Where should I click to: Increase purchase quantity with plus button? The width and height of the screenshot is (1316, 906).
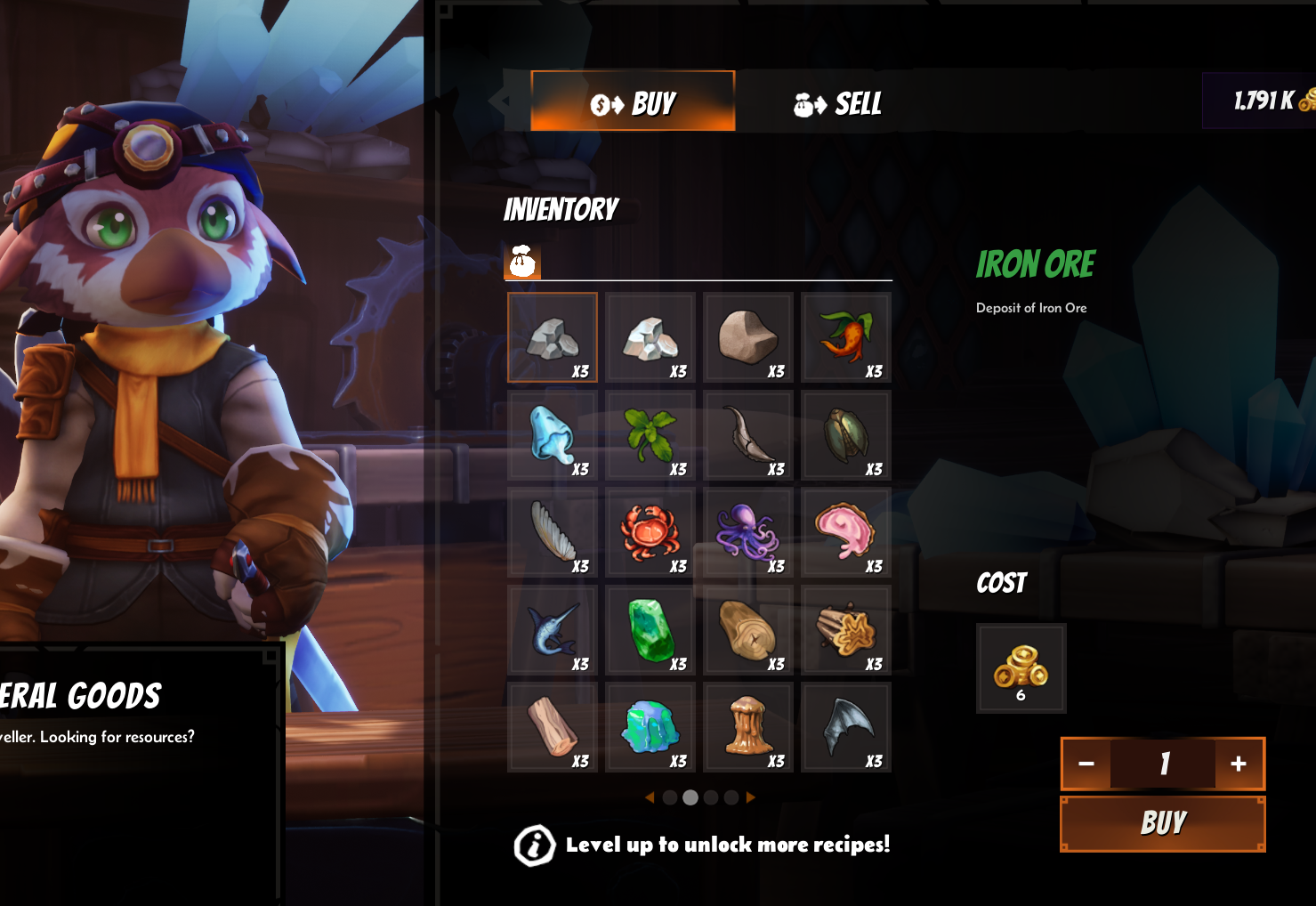(x=1238, y=764)
